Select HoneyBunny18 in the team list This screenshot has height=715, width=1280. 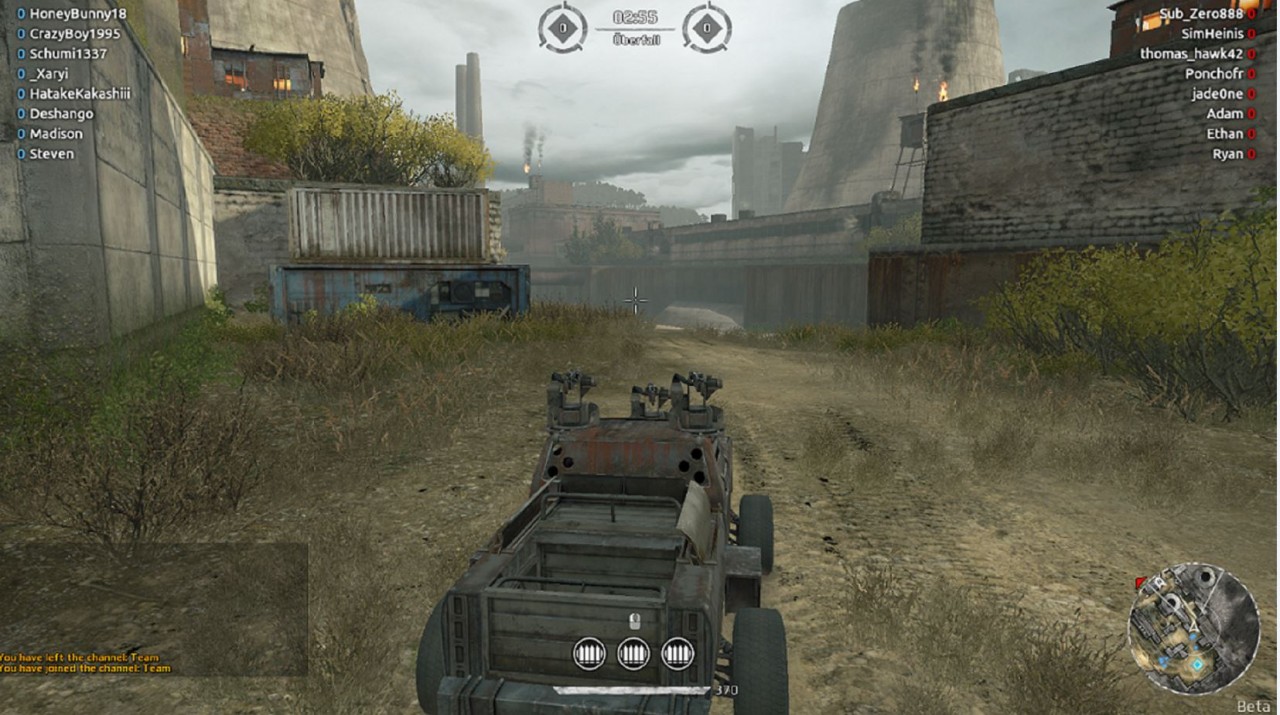click(78, 14)
